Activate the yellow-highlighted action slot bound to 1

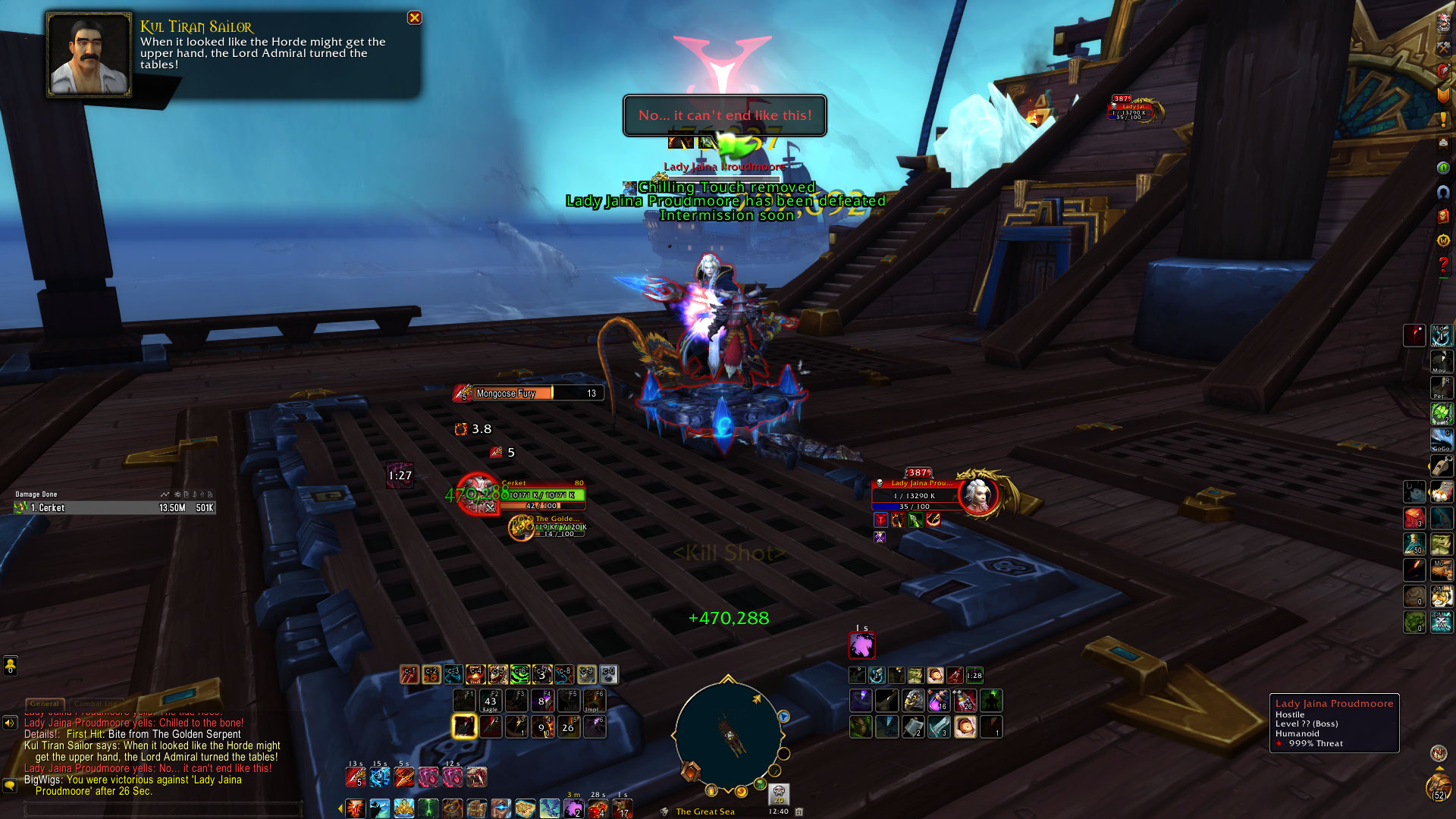pos(464,726)
